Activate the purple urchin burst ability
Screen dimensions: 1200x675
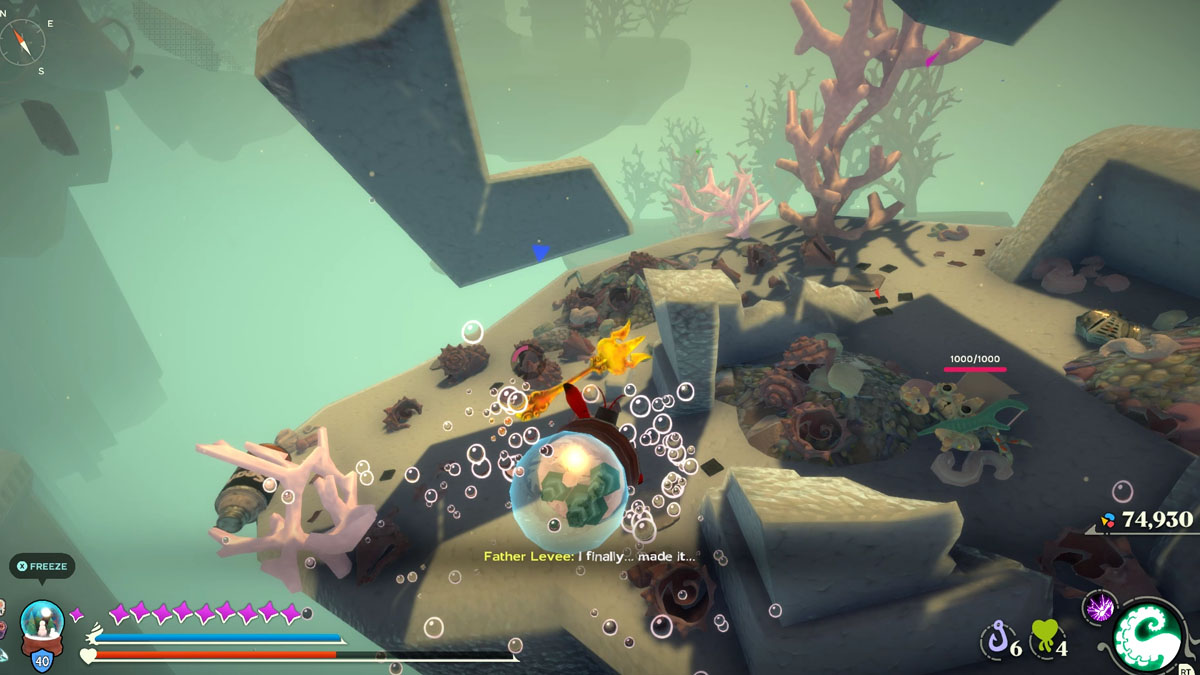[x=1097, y=607]
